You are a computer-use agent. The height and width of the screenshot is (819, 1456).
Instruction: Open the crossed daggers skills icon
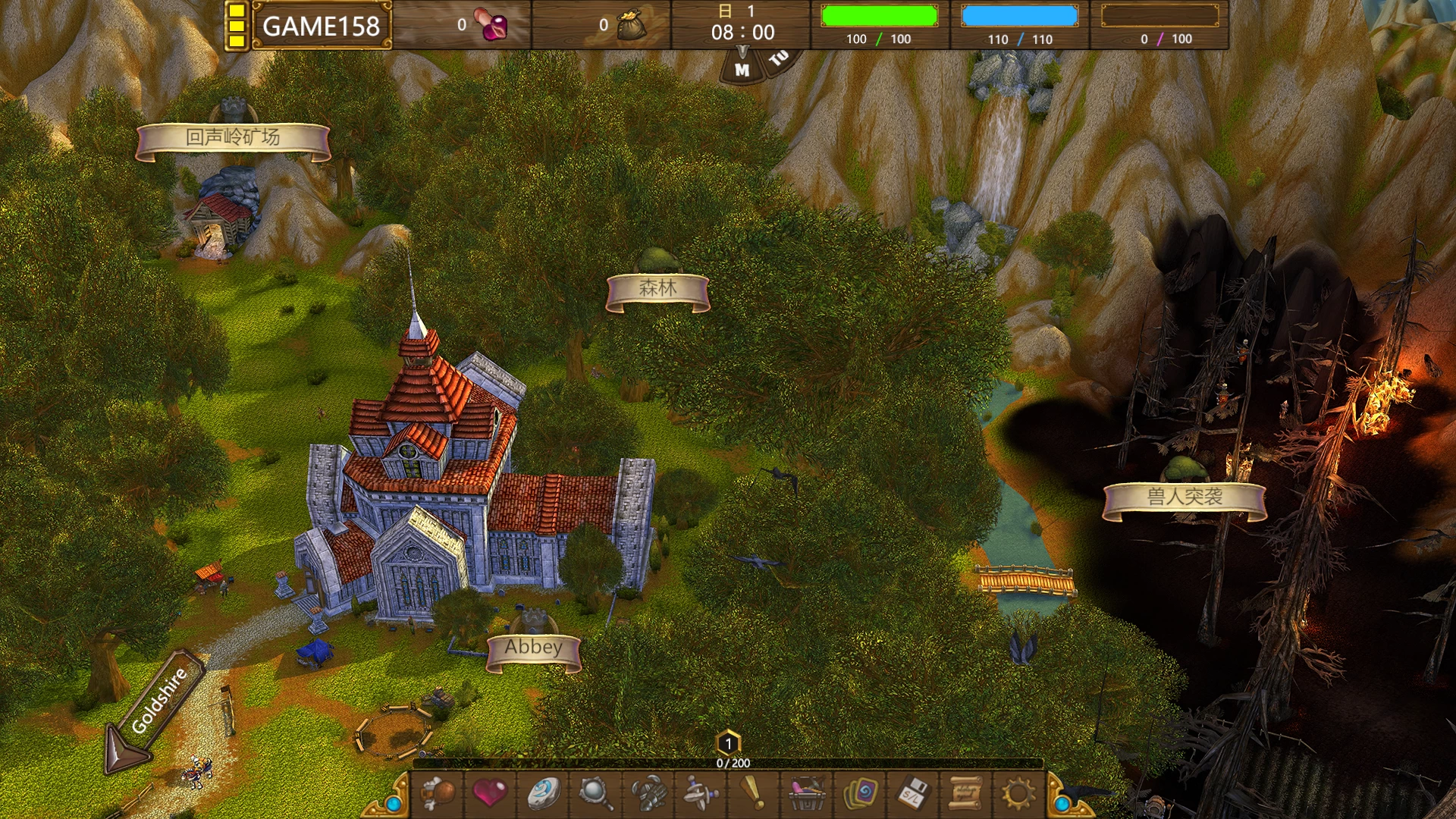tap(701, 793)
